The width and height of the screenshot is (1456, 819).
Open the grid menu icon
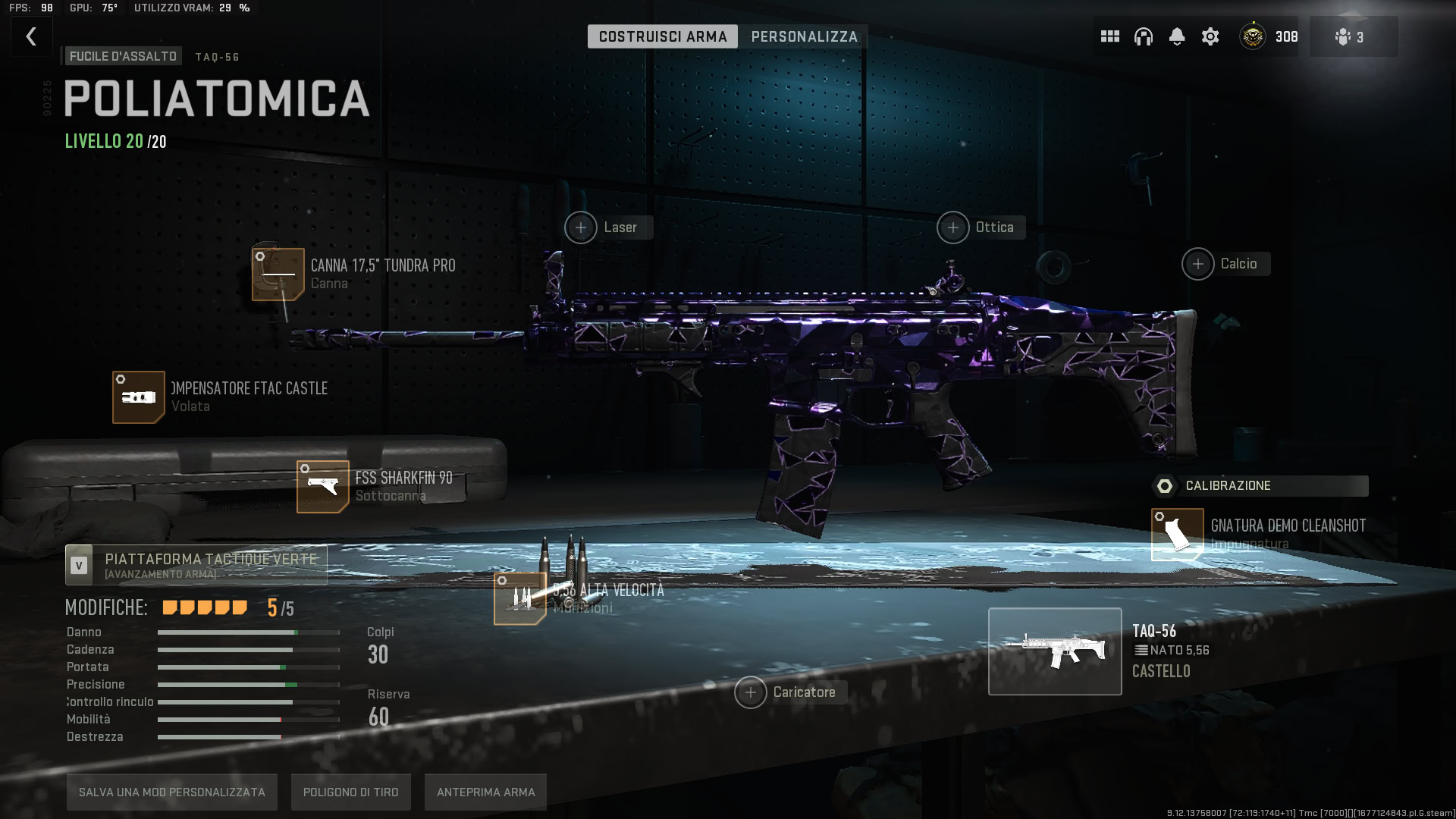1109,36
